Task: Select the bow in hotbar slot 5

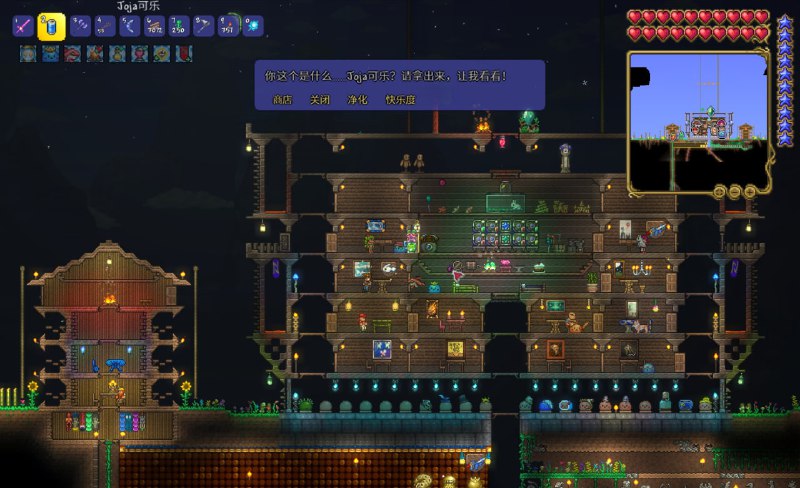Action: (x=129, y=26)
